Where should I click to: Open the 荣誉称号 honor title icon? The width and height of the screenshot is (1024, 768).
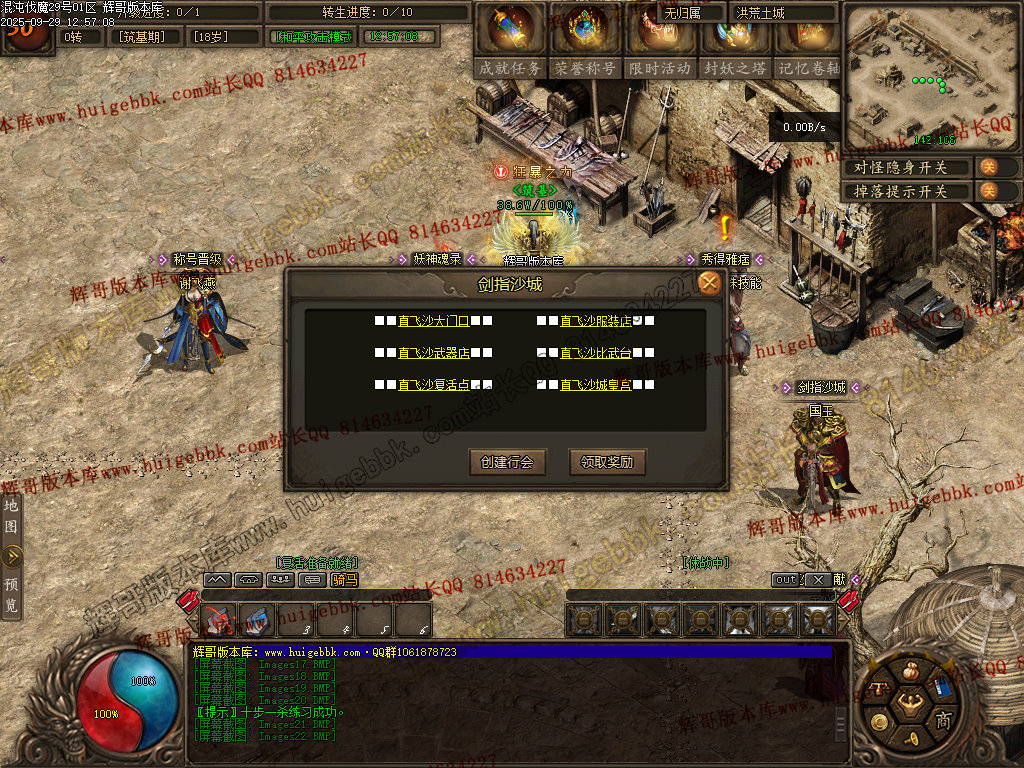point(585,40)
